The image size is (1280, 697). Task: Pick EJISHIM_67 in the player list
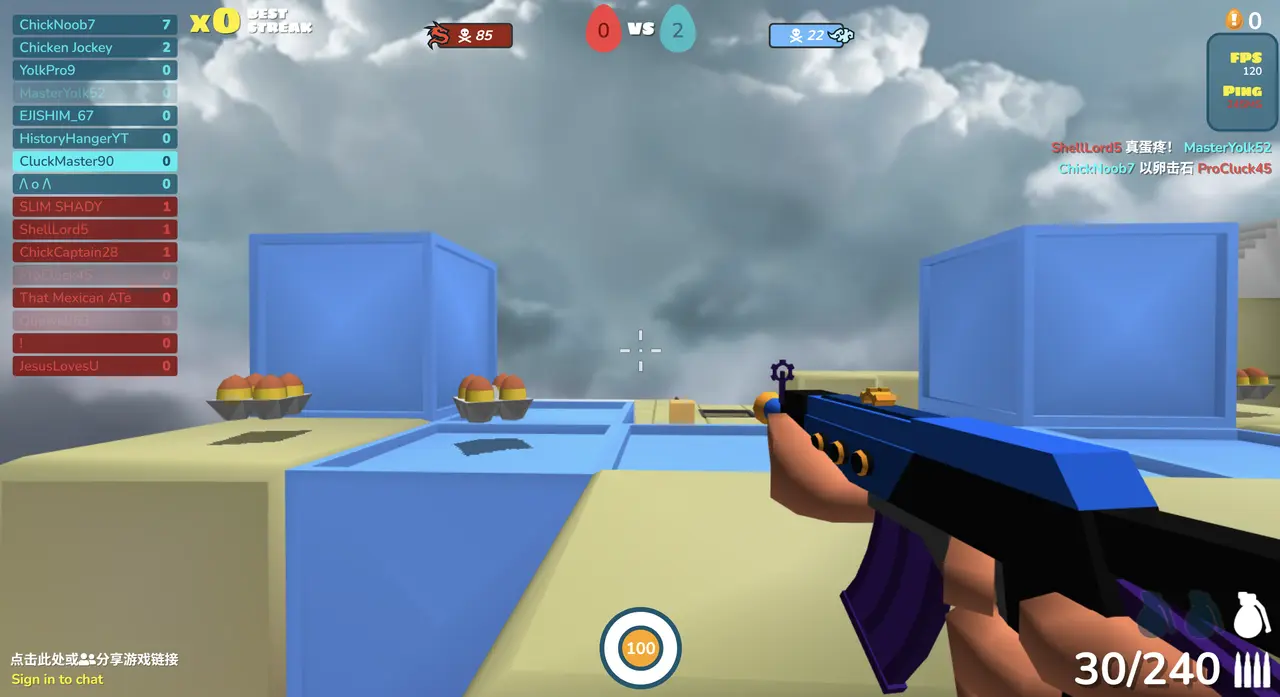tap(95, 115)
